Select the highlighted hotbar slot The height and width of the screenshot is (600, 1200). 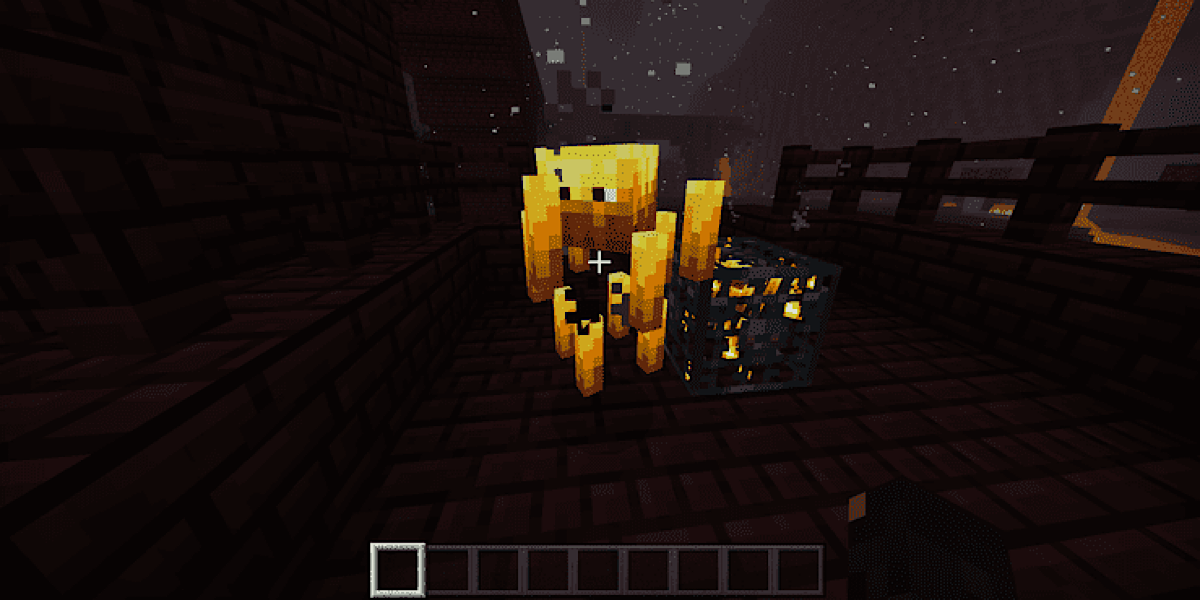click(398, 570)
